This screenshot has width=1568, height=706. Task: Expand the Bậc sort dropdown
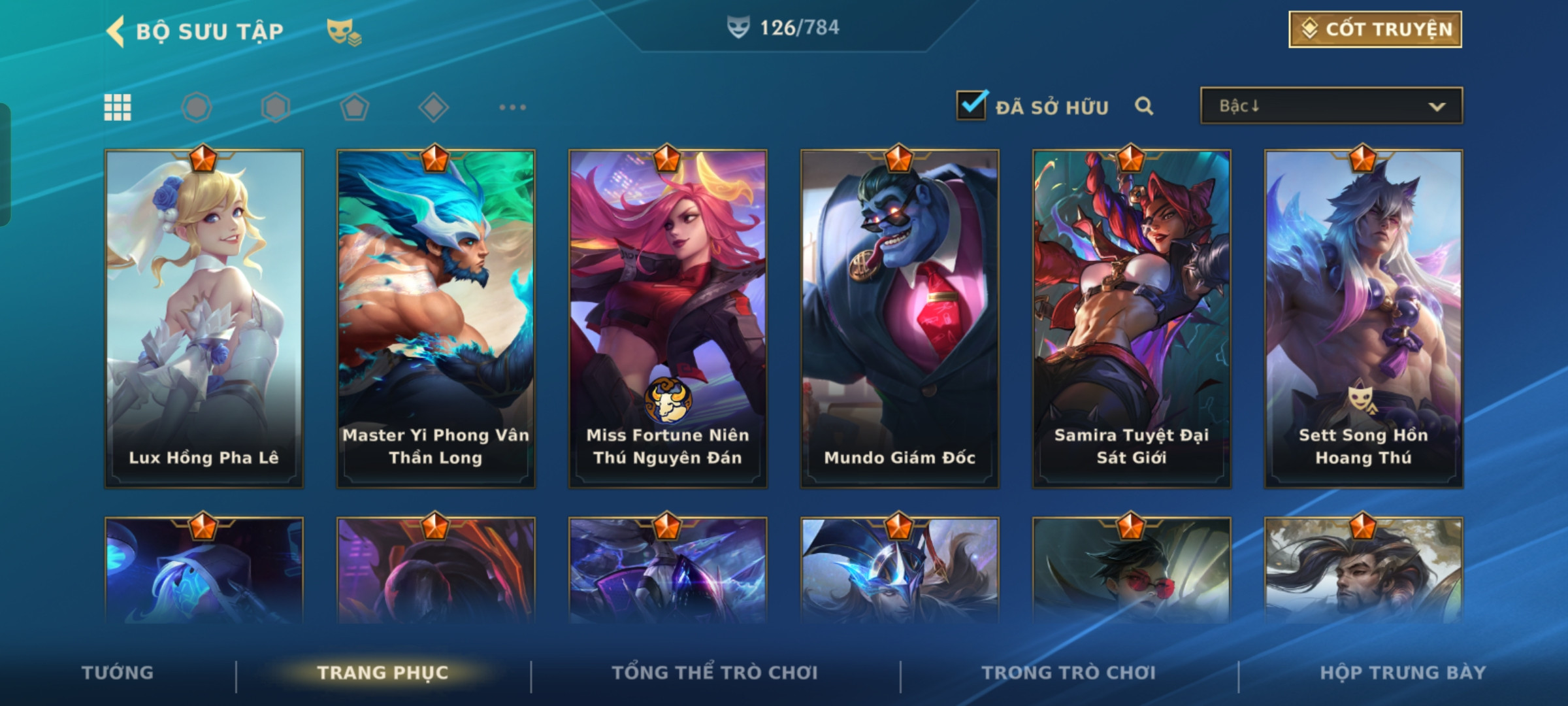click(x=1331, y=106)
